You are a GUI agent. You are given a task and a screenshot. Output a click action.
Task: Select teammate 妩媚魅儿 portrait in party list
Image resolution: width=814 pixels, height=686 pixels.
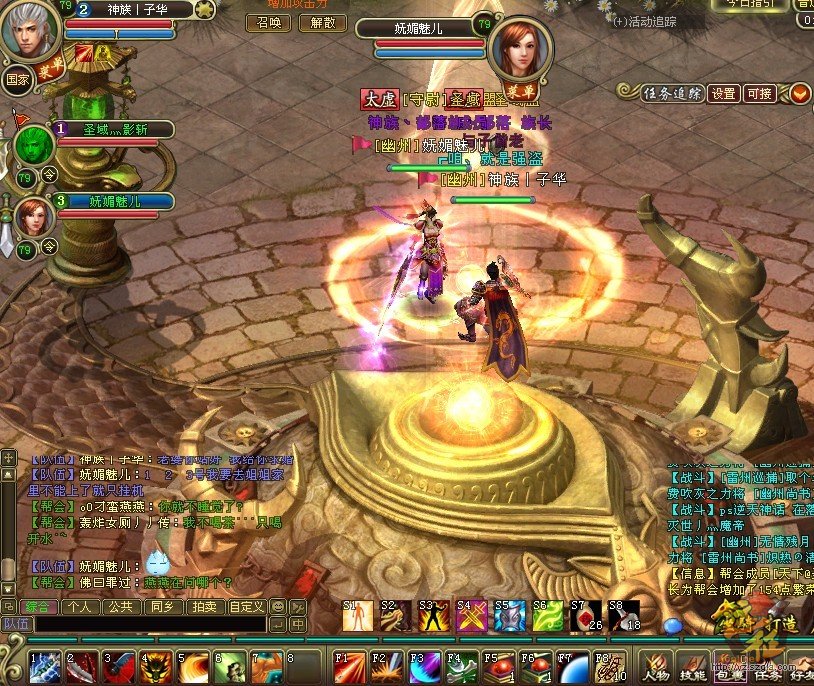[32, 215]
